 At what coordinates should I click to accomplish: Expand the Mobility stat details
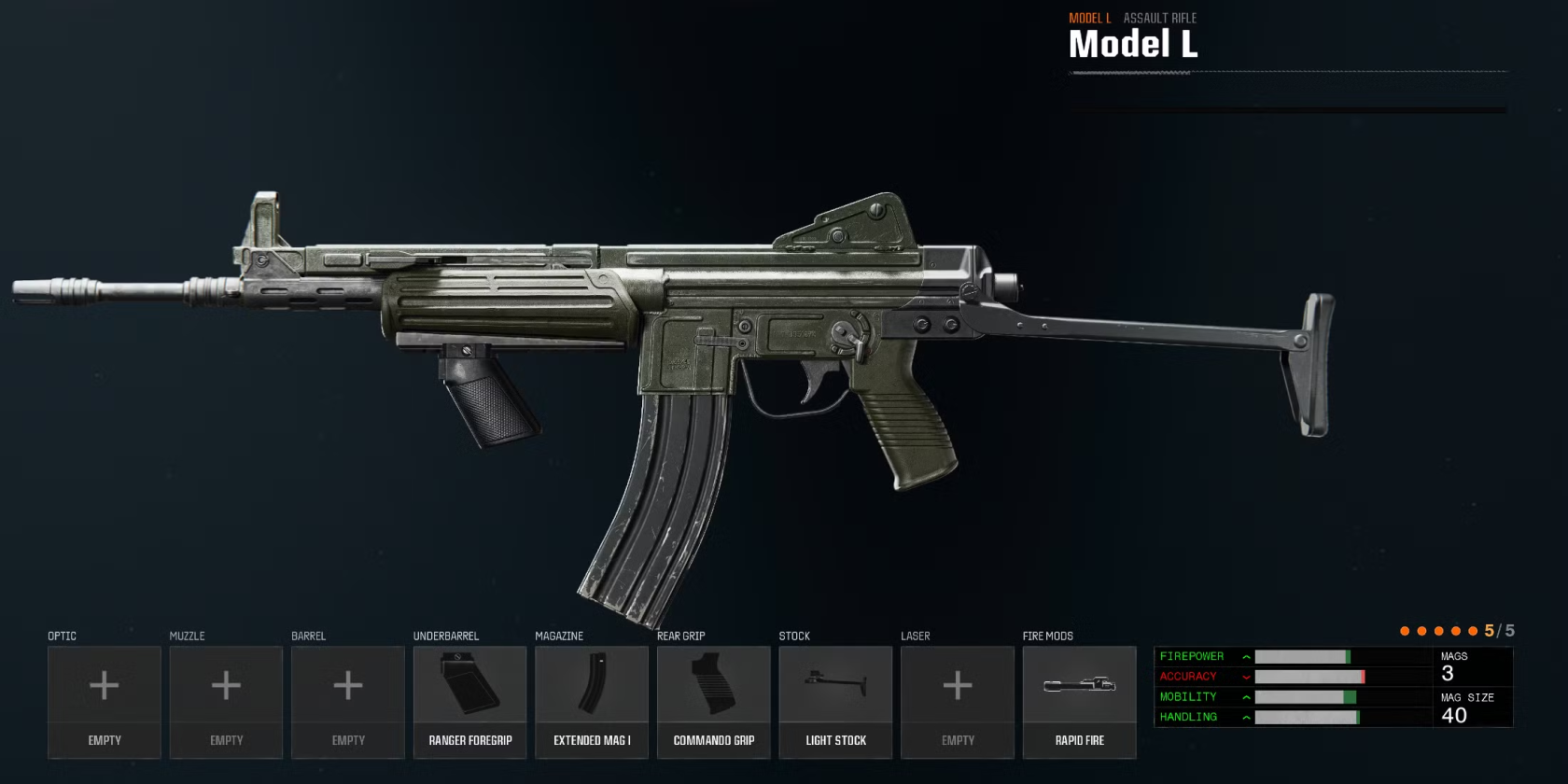pyautogui.click(x=1246, y=696)
